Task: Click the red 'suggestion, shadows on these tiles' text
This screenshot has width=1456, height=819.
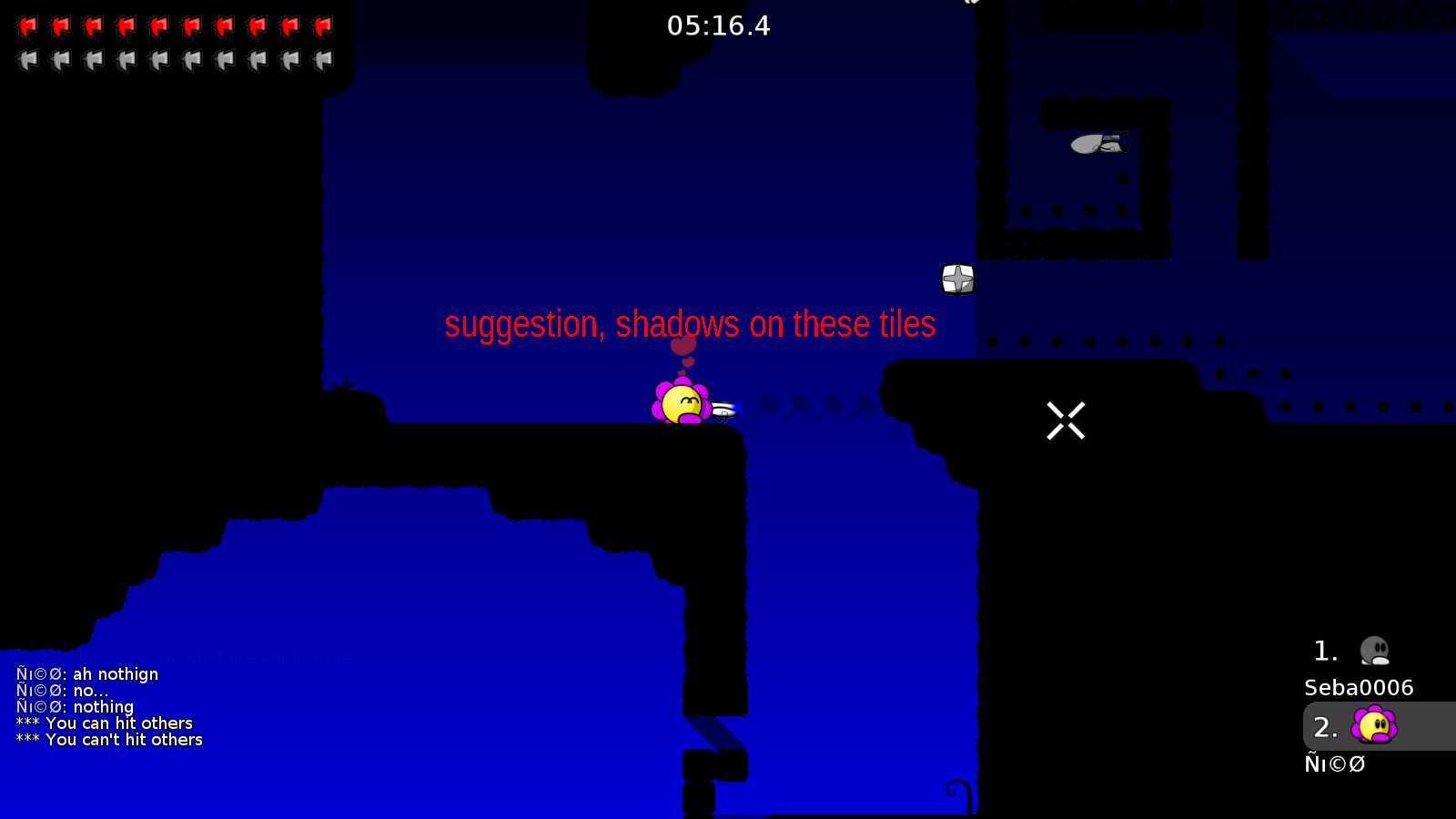Action: [690, 324]
